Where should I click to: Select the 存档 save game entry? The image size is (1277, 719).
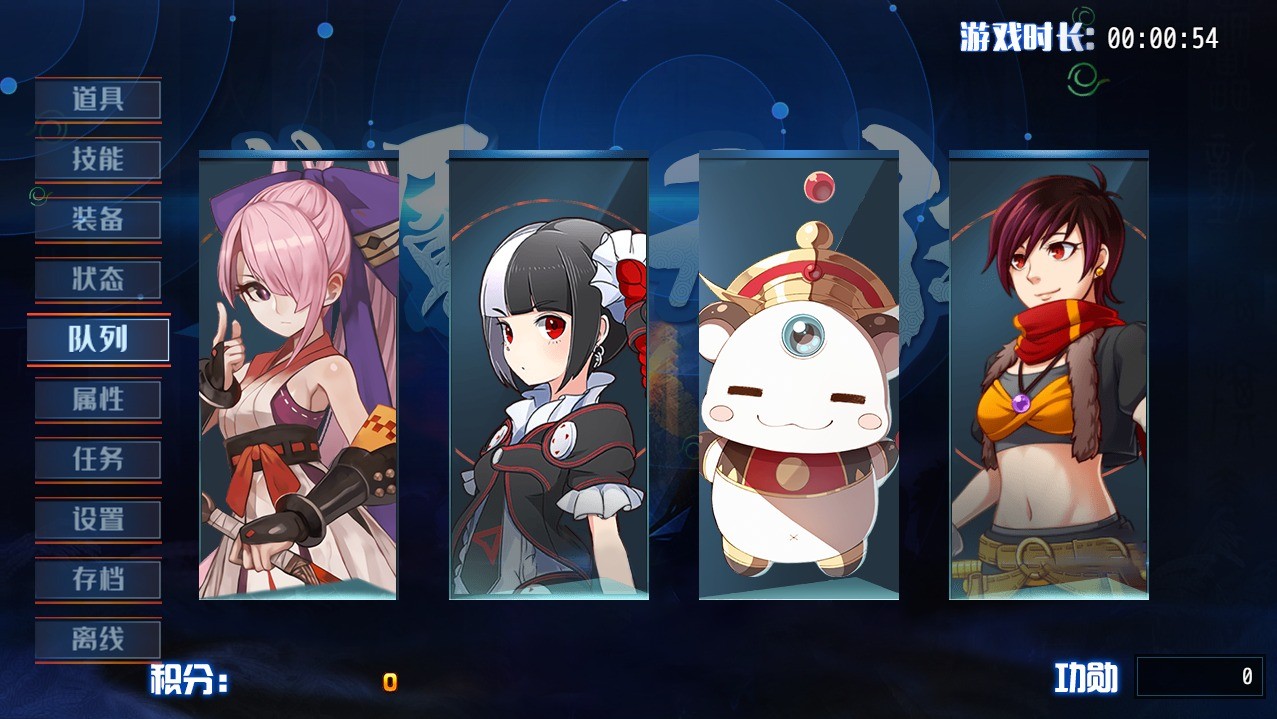tap(98, 580)
